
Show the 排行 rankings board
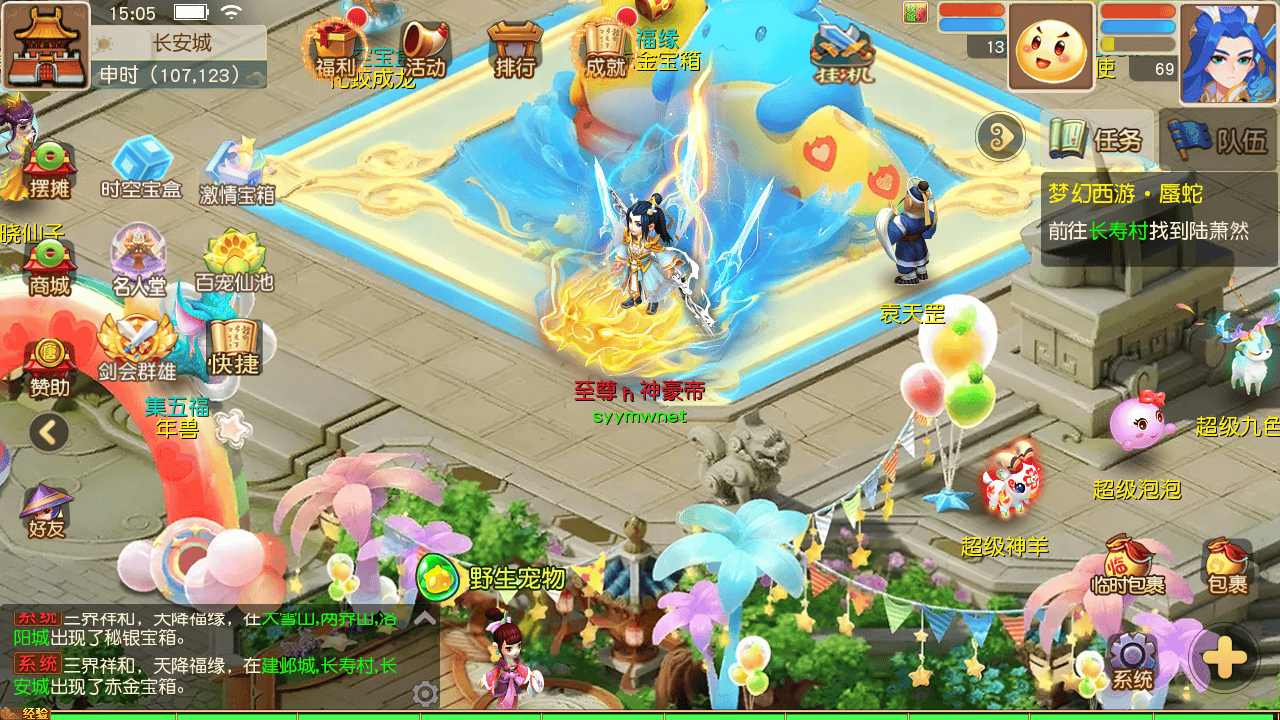click(x=515, y=50)
